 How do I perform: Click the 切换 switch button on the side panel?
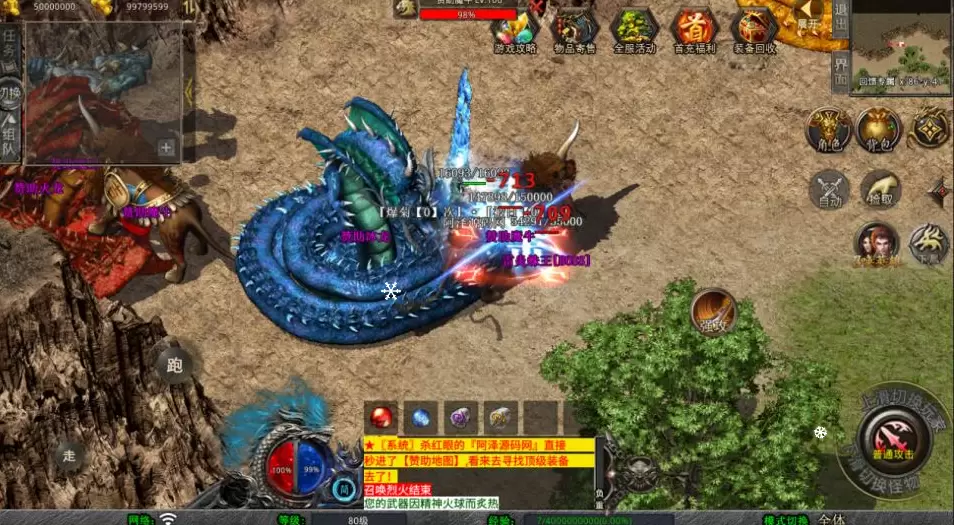click(10, 95)
